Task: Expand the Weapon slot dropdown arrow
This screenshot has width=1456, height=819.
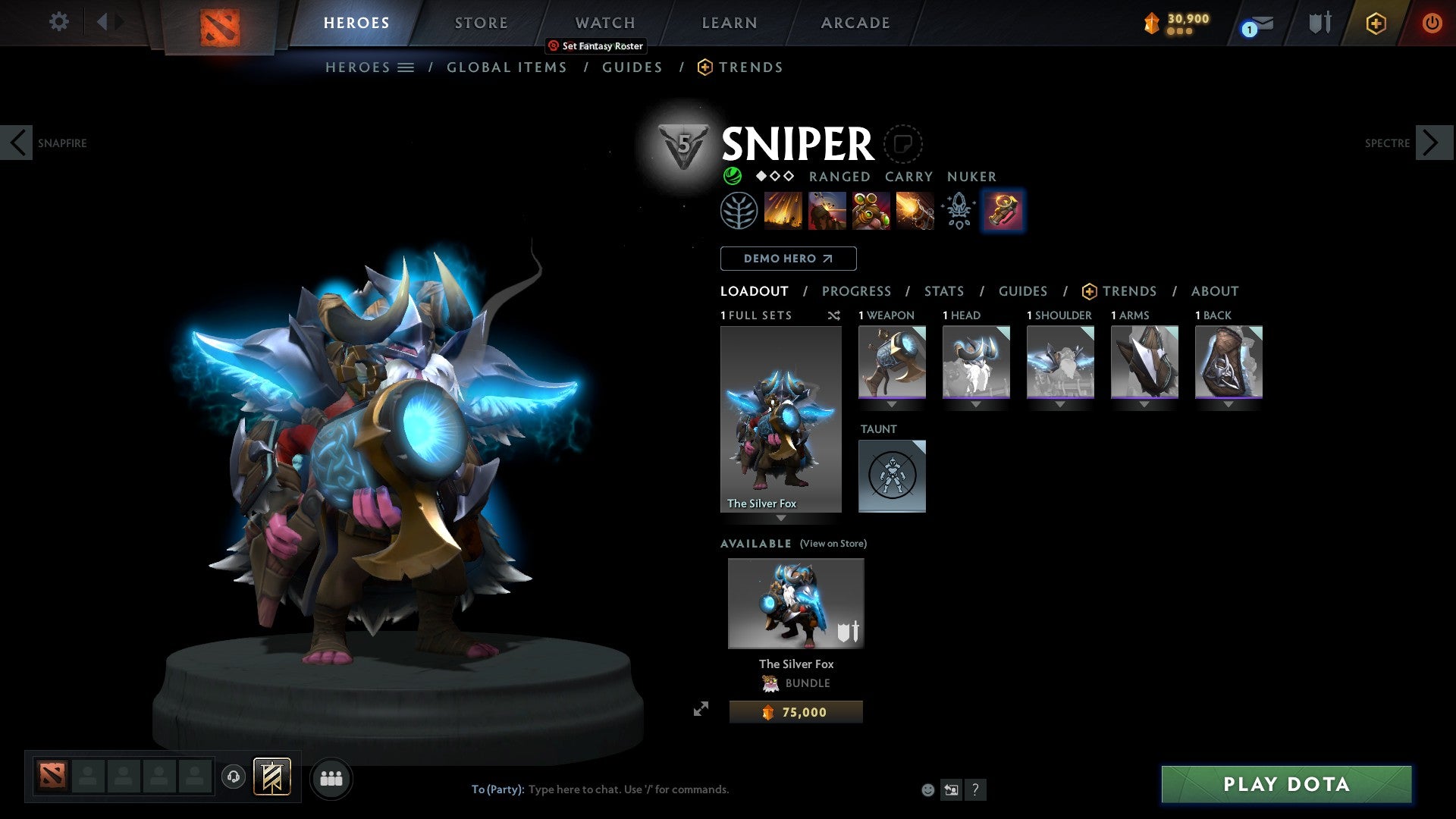Action: [x=892, y=404]
